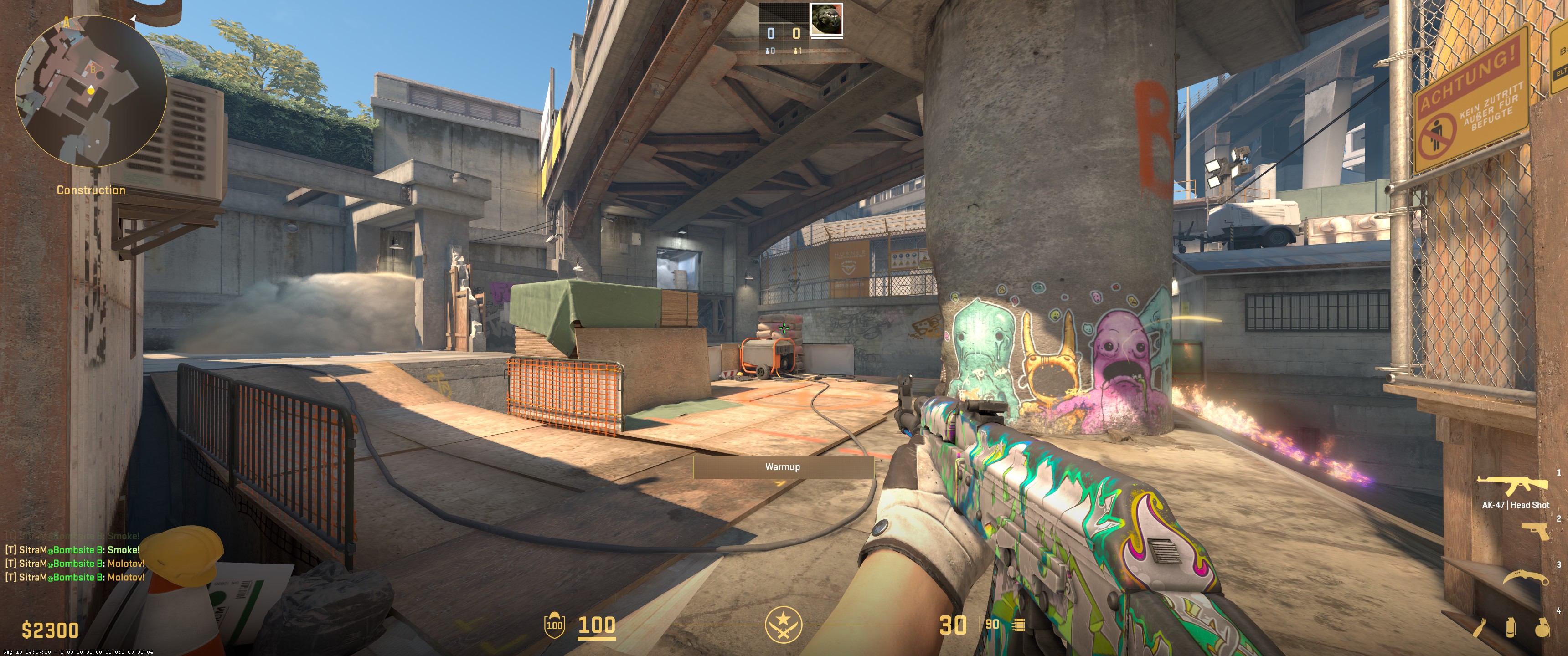Click the health value 100

(597, 625)
